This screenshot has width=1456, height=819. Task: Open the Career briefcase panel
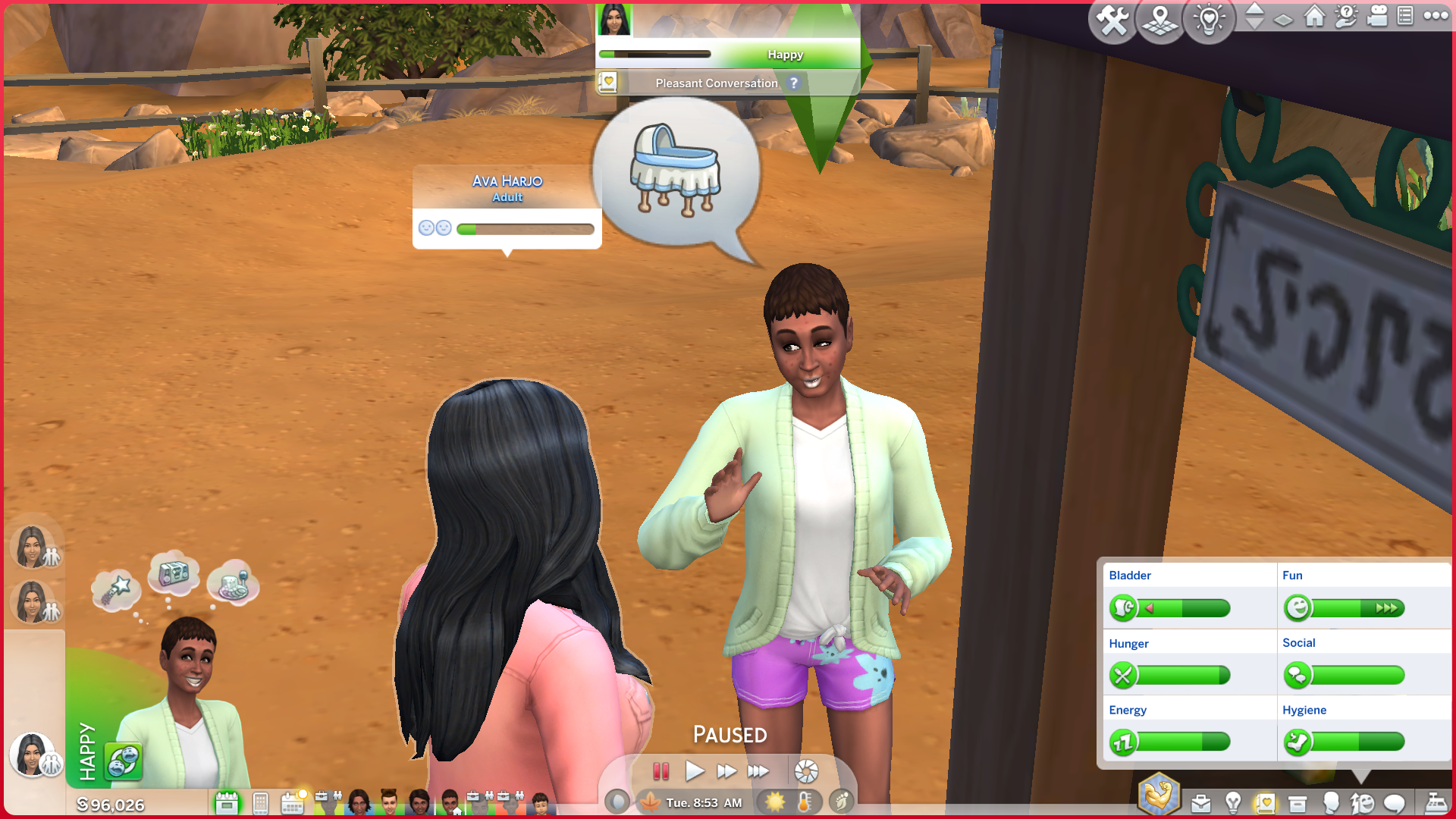point(1200,803)
